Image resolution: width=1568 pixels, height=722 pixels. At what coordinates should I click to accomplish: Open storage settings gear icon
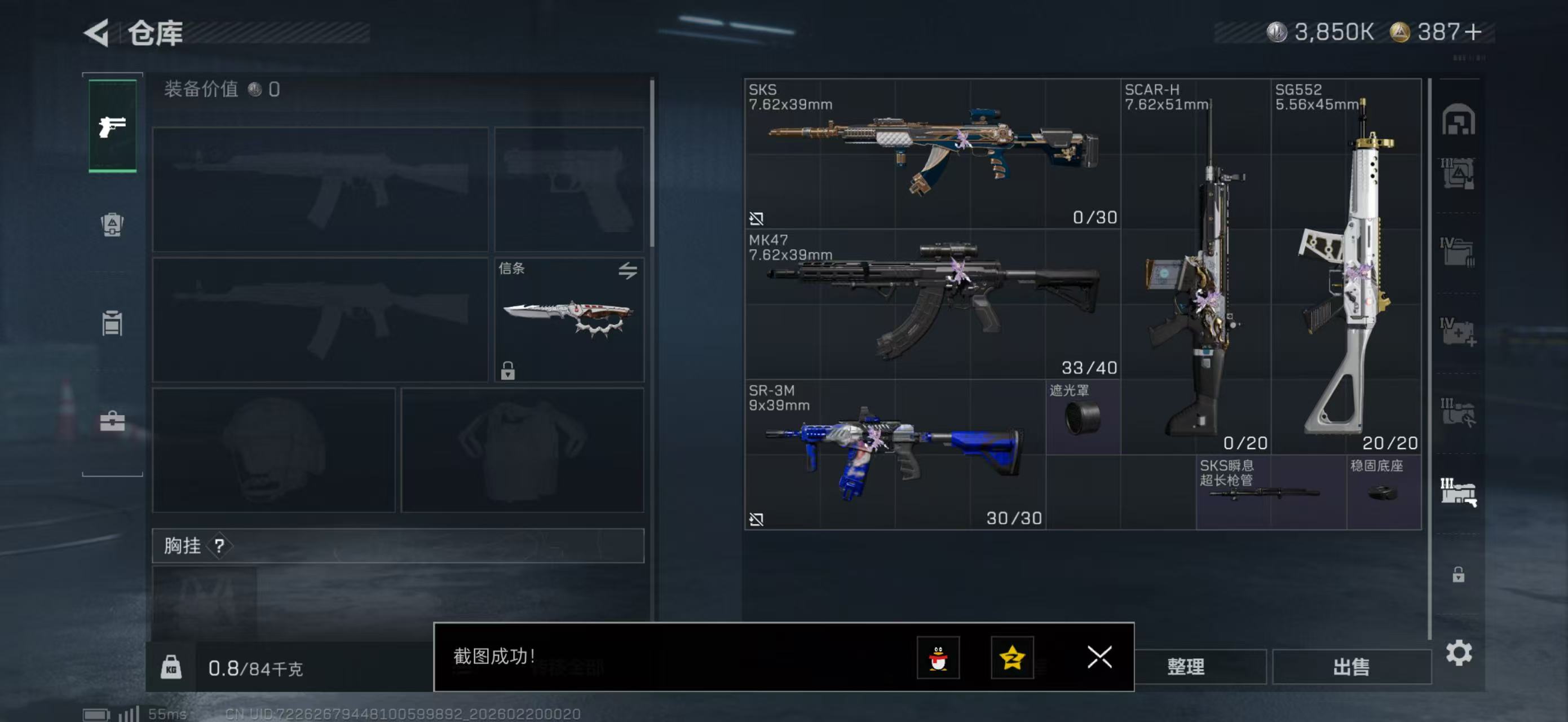click(1459, 653)
